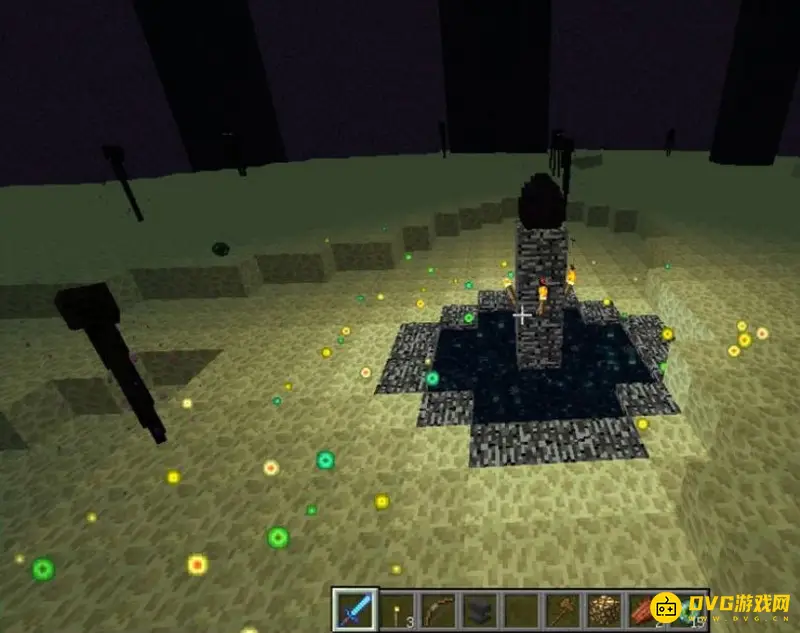Equip the bow from the hotbar
The width and height of the screenshot is (800, 633).
click(x=438, y=609)
